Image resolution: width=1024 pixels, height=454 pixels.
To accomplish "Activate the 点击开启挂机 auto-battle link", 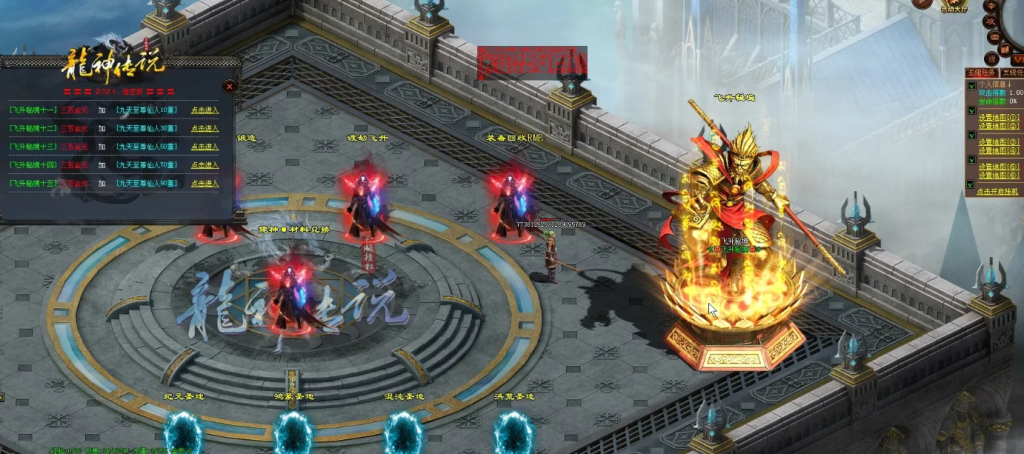I will click(999, 191).
